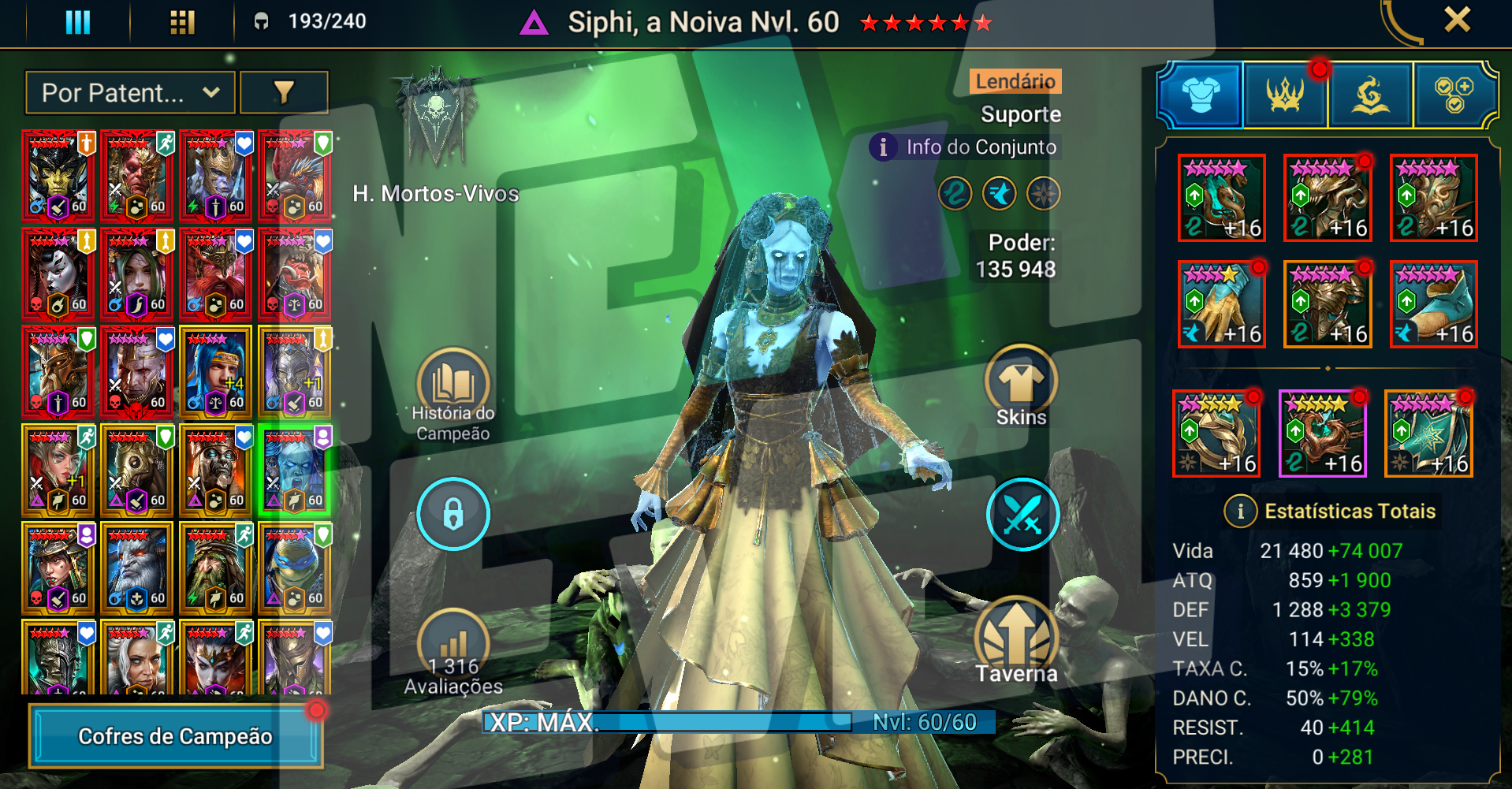Click the crossed swords button
Screen dimensions: 1512x789
[x=1022, y=514]
